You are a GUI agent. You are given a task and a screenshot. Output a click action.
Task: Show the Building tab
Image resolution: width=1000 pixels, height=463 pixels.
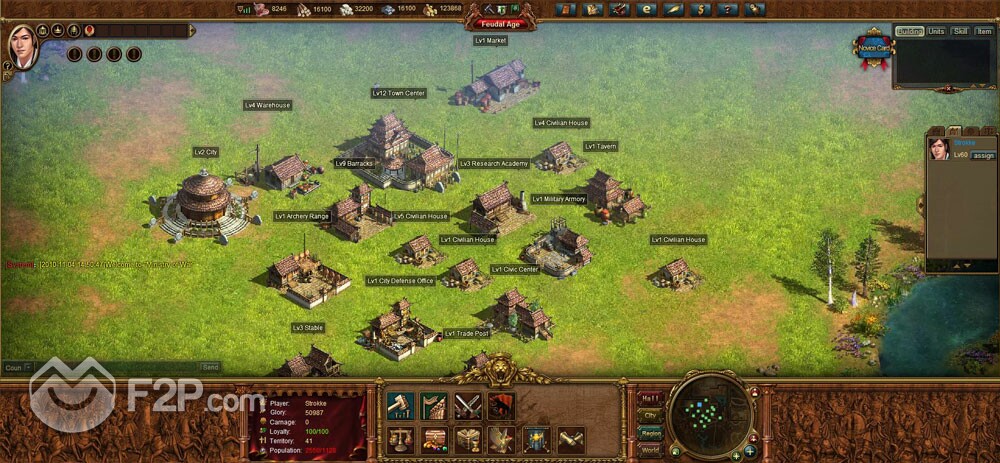[x=910, y=31]
